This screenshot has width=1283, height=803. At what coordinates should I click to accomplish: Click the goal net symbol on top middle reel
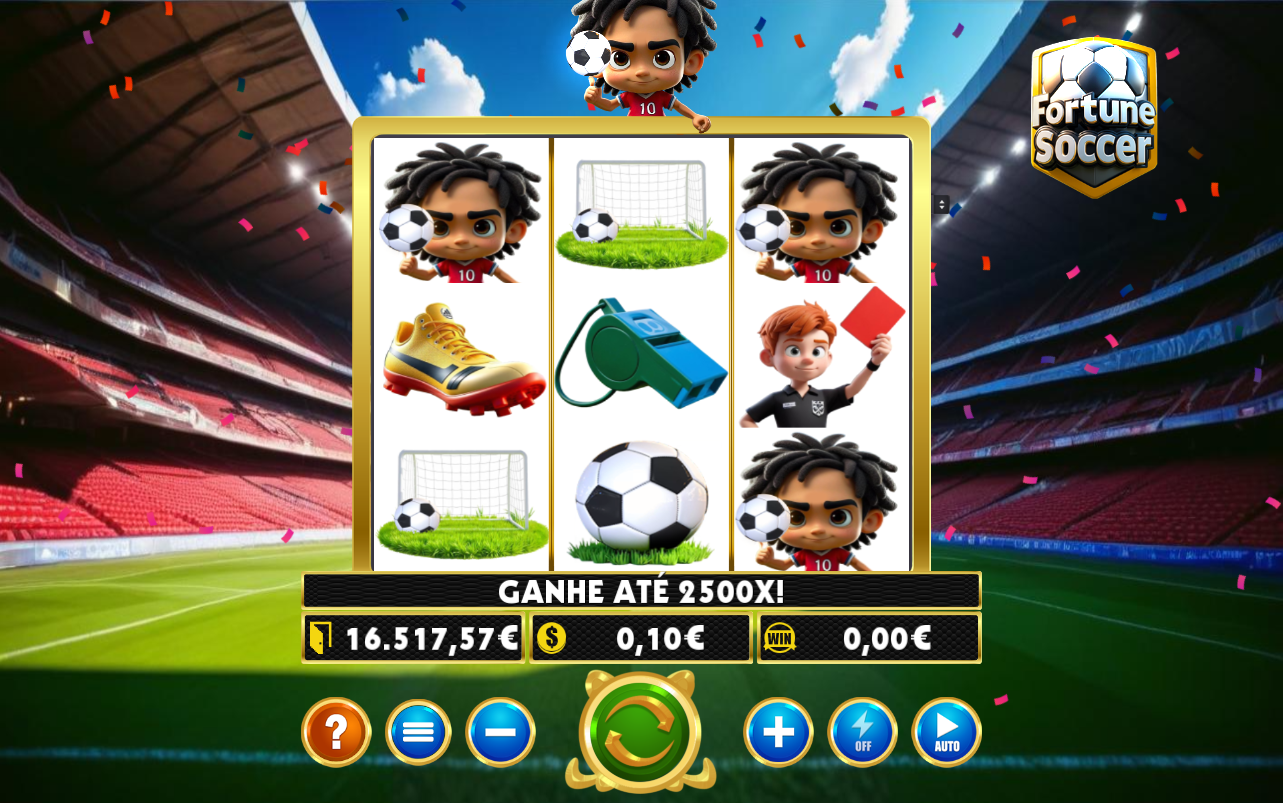tap(640, 210)
